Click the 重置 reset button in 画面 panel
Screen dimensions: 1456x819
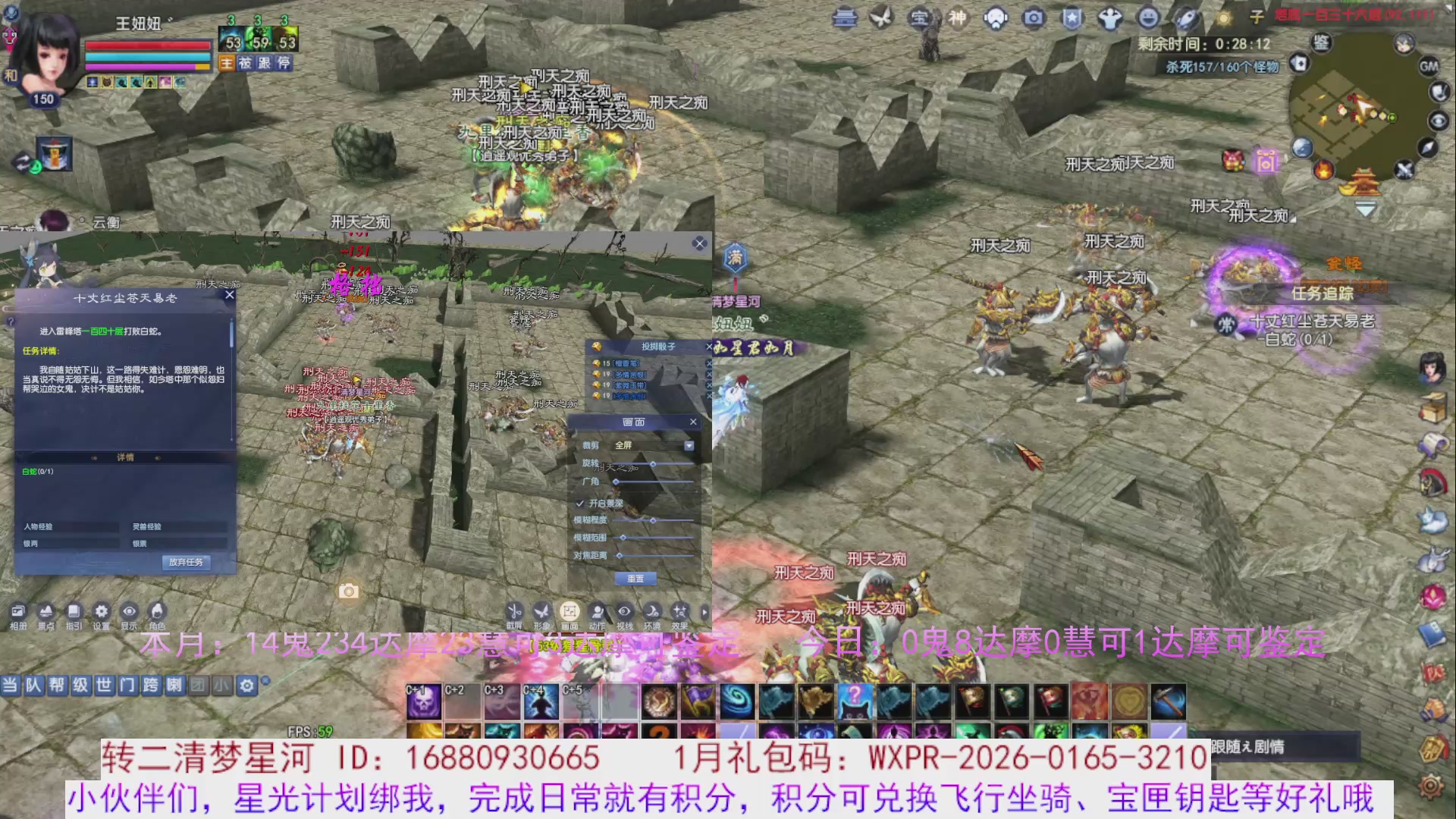click(x=635, y=578)
